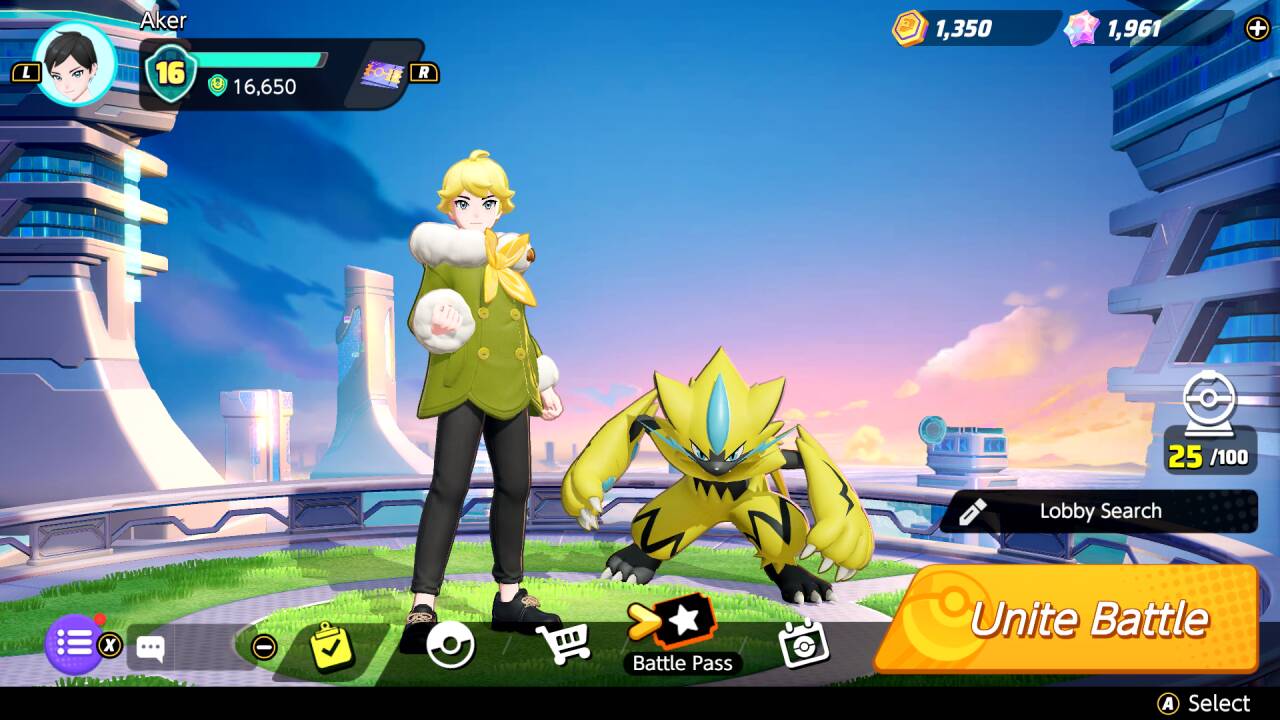Open the events calendar icon
Image resolution: width=1280 pixels, height=720 pixels.
tap(803, 644)
